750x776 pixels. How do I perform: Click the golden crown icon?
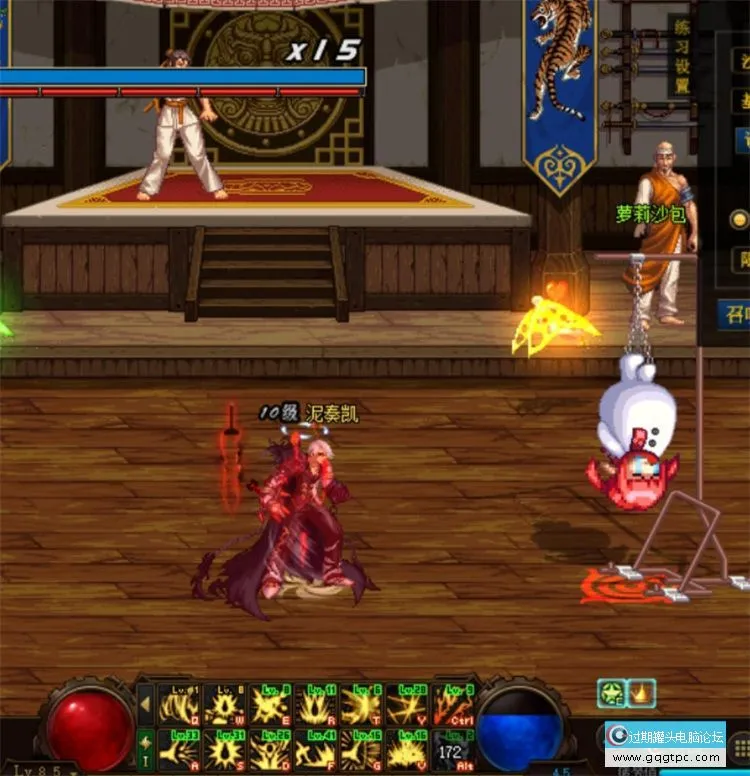click(641, 692)
